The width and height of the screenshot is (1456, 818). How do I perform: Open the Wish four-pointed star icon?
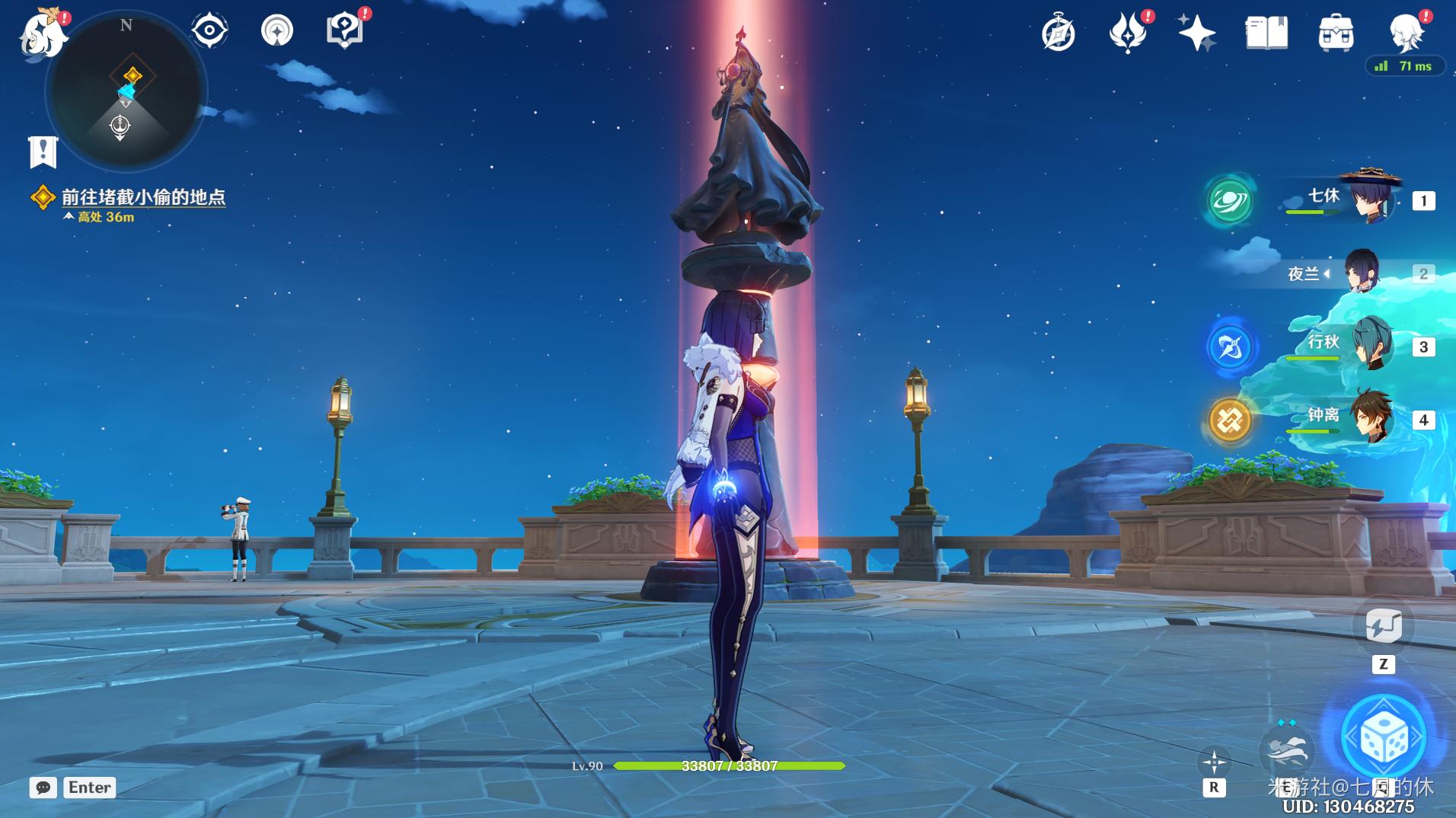[1196, 34]
